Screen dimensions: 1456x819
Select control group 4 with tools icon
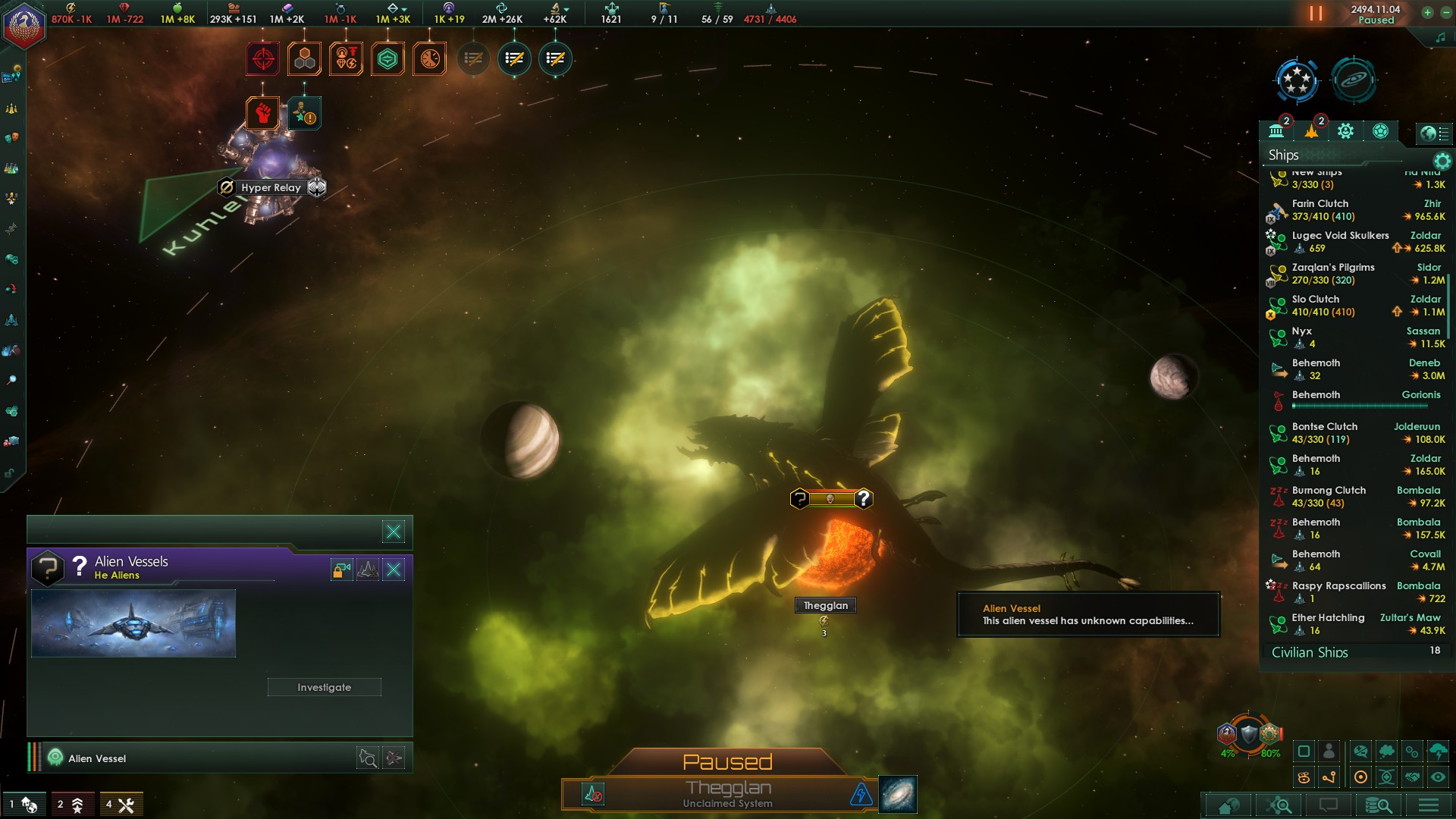120,805
